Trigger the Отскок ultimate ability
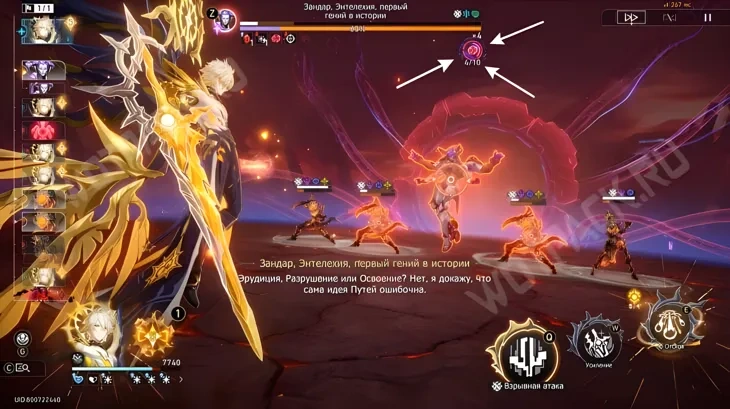 [673, 320]
